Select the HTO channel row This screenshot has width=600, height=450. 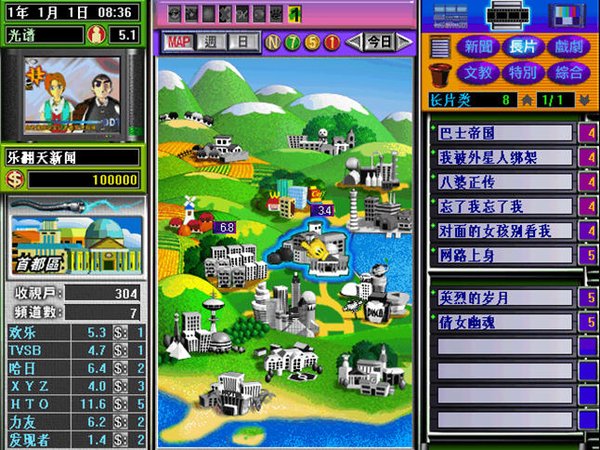pyautogui.click(x=77, y=404)
